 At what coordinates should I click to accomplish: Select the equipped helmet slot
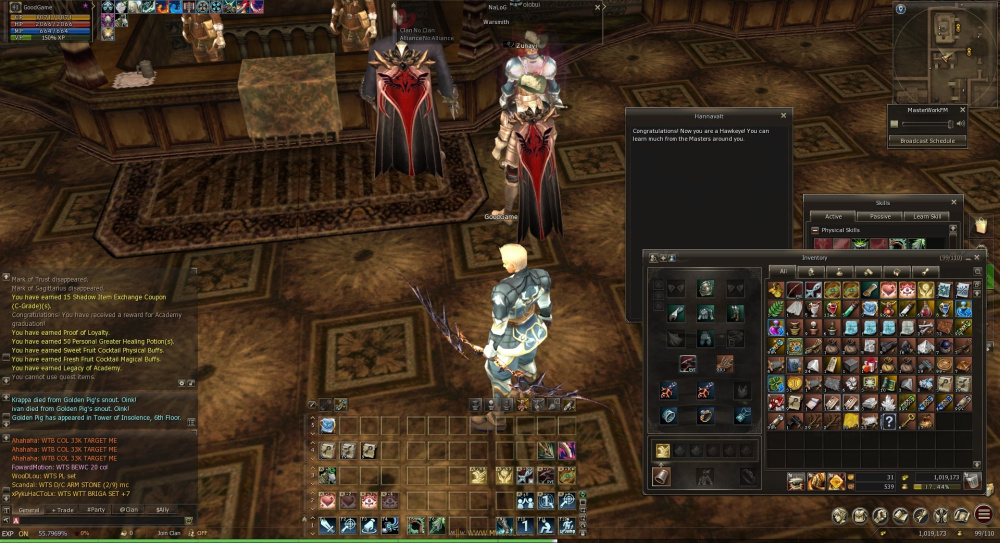pyautogui.click(x=706, y=288)
